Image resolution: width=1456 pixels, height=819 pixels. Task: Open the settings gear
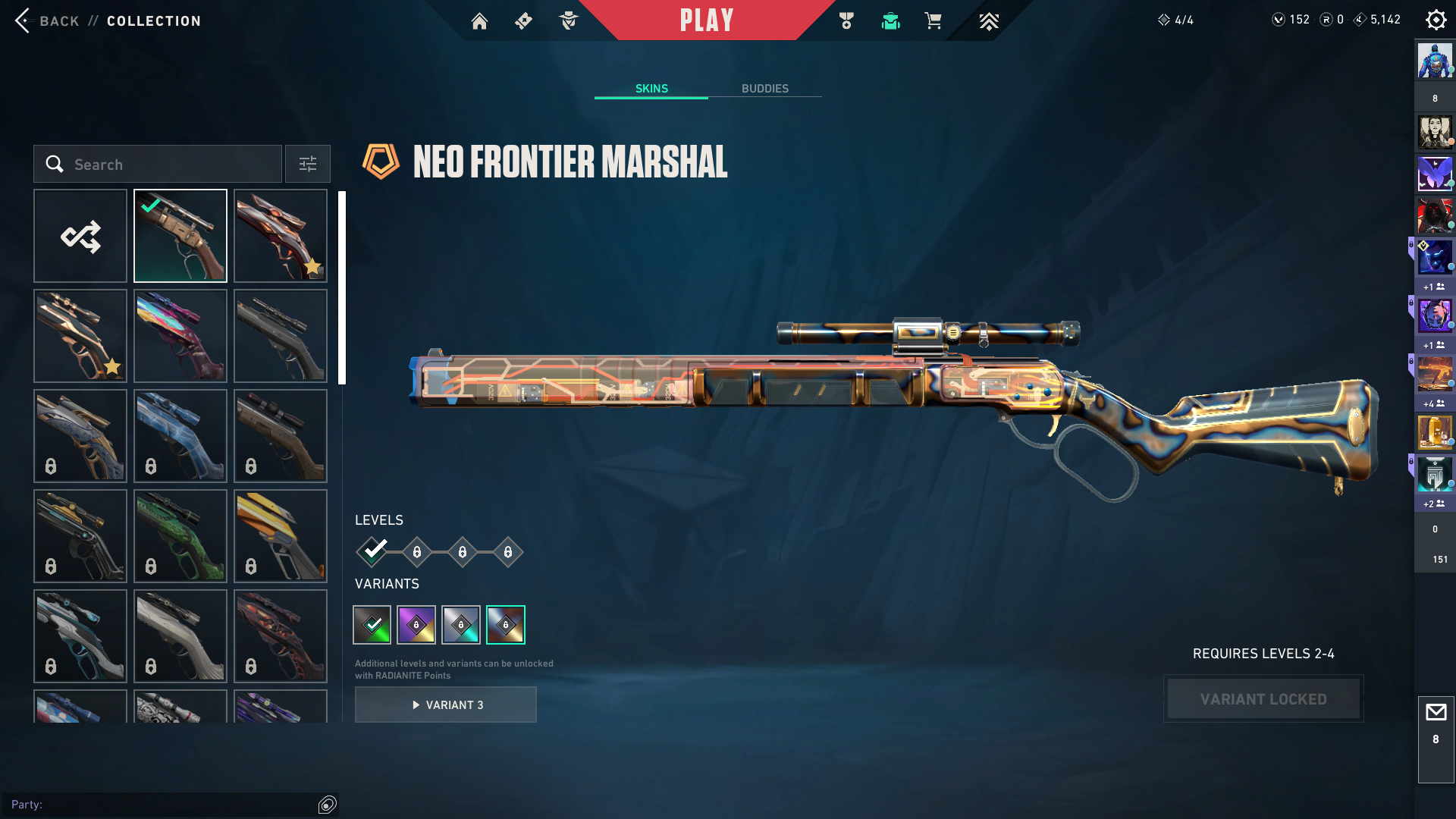click(x=1436, y=20)
